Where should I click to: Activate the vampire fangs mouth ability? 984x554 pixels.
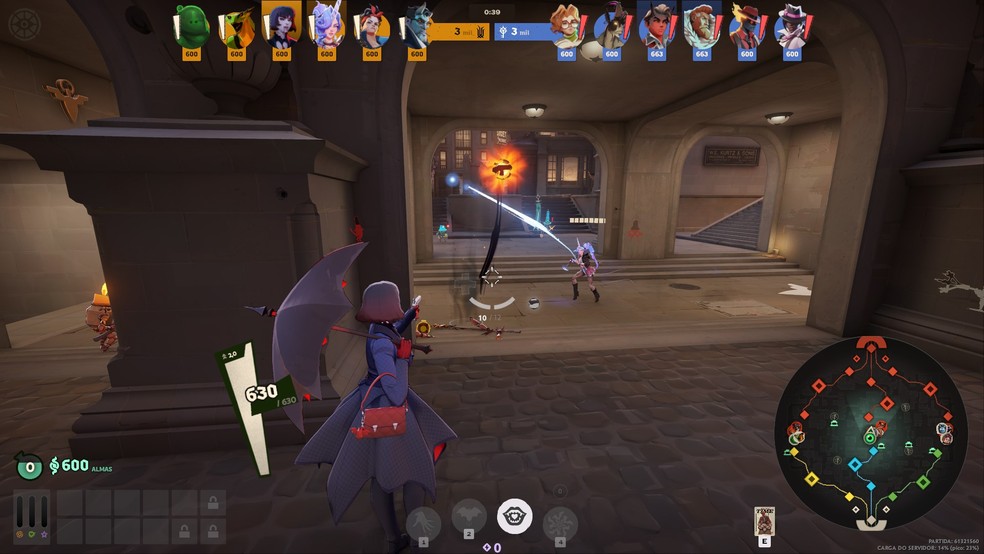(x=514, y=517)
